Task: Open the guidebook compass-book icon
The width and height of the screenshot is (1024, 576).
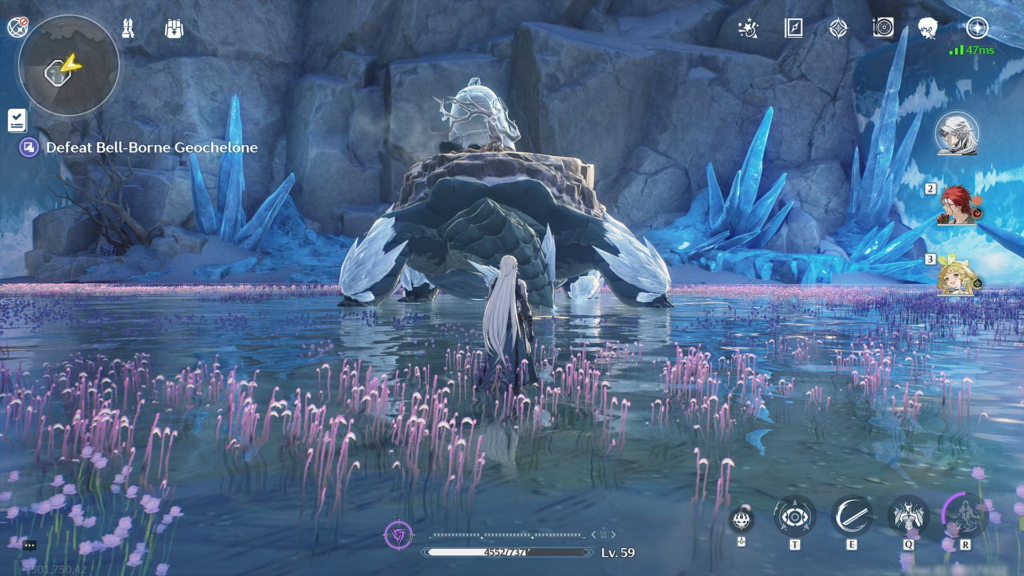Action: [793, 28]
